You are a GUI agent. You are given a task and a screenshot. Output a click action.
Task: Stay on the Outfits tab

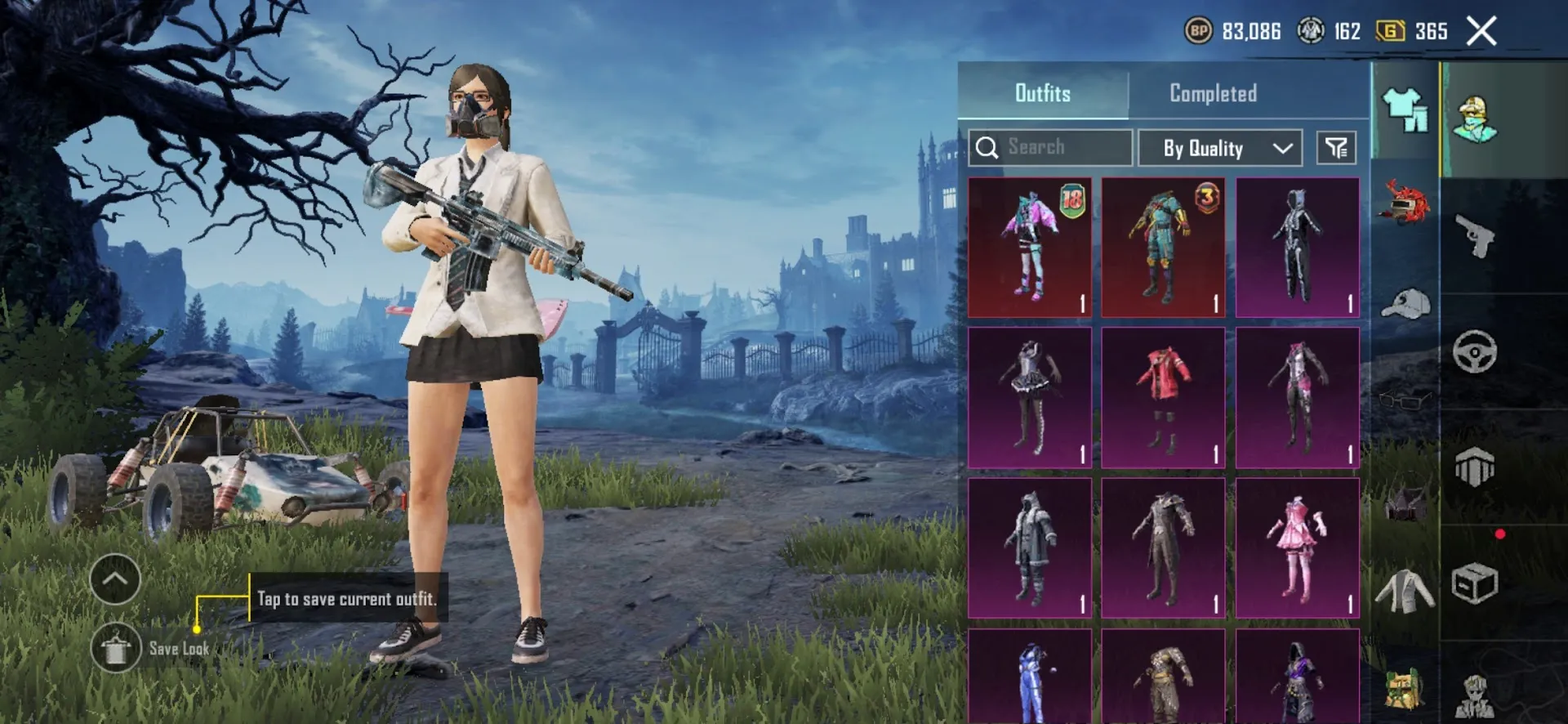point(1043,93)
